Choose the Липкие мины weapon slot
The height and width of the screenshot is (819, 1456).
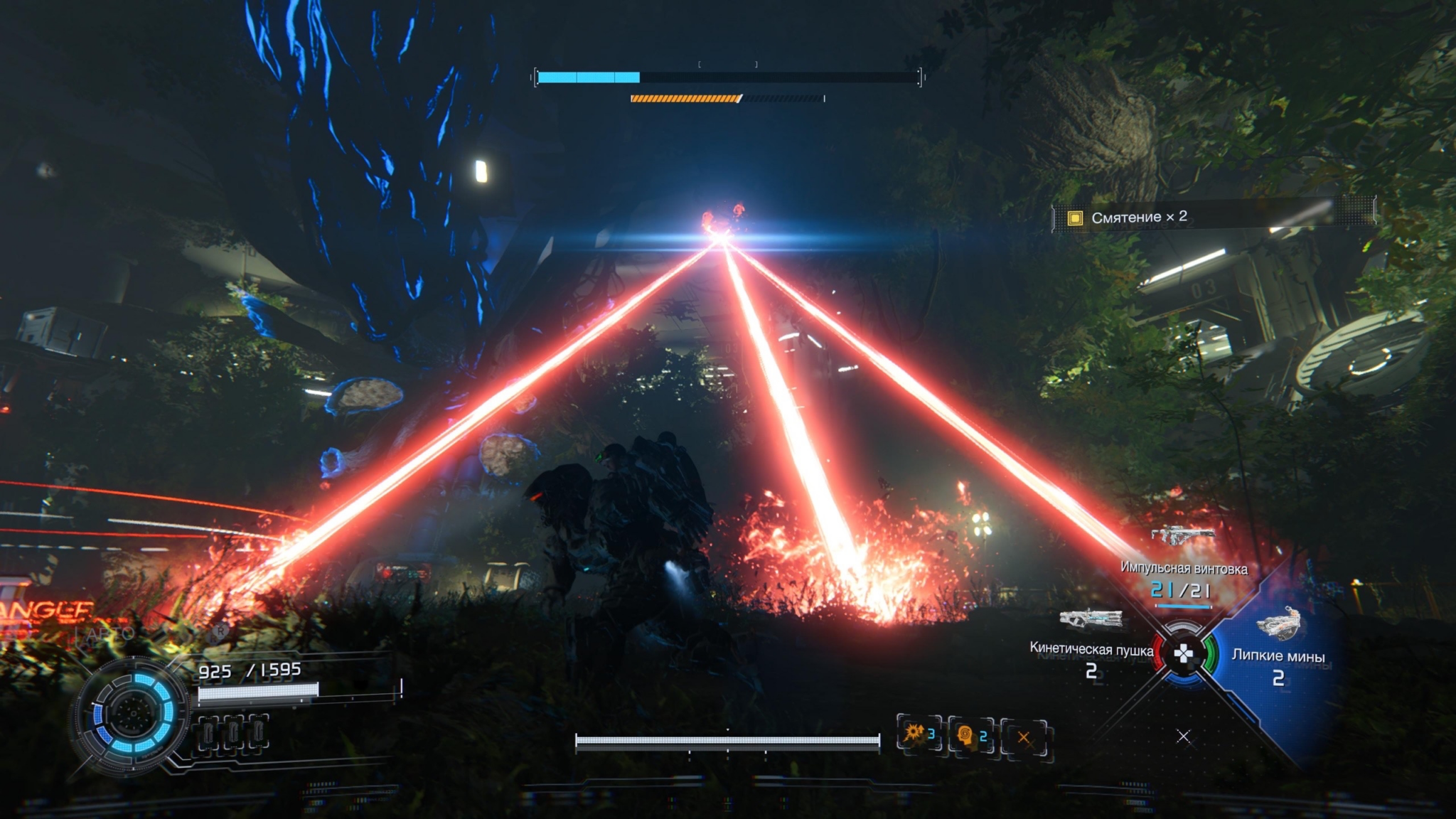[x=1278, y=655]
